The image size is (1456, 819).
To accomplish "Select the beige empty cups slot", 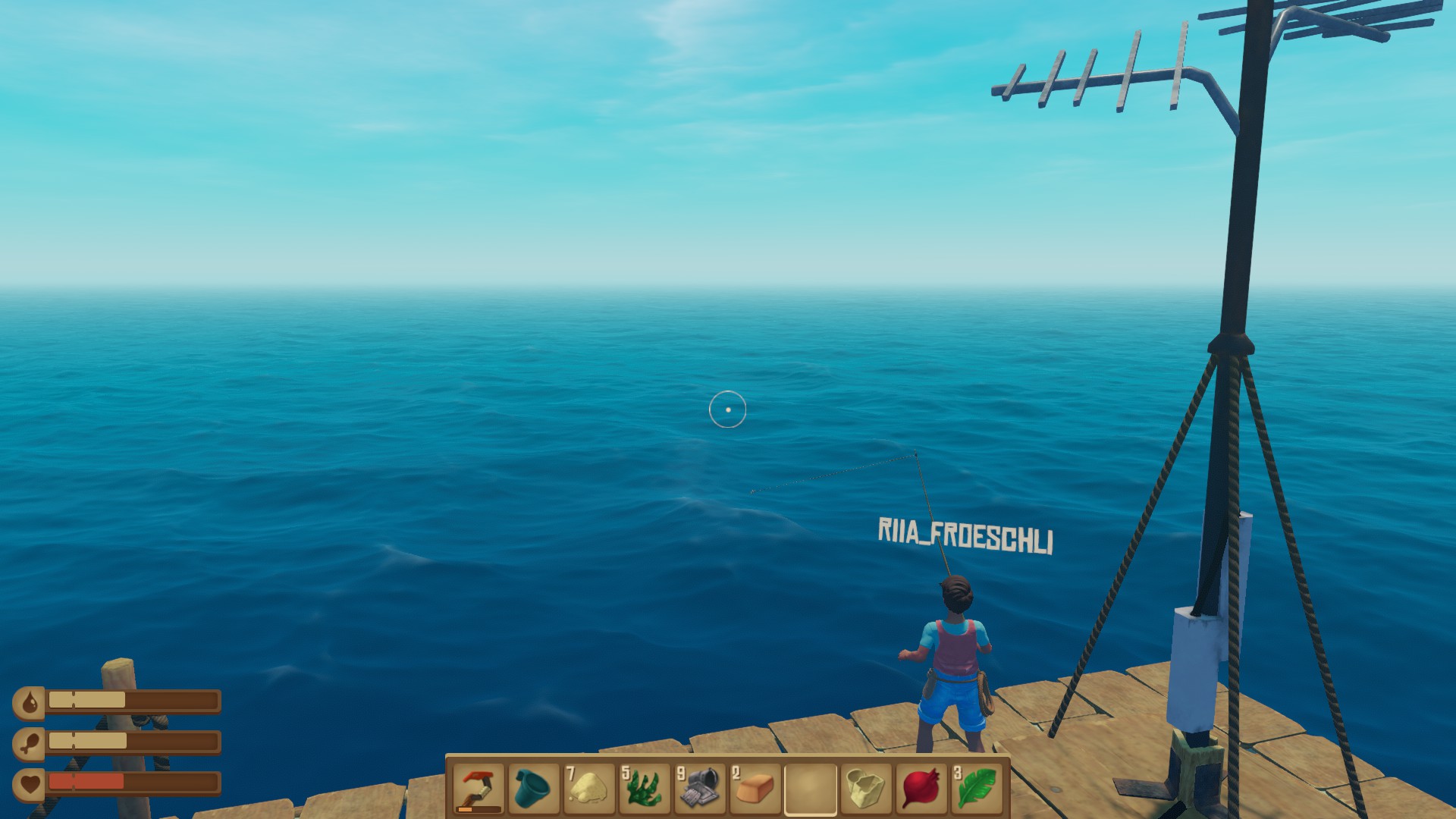I will click(x=865, y=789).
